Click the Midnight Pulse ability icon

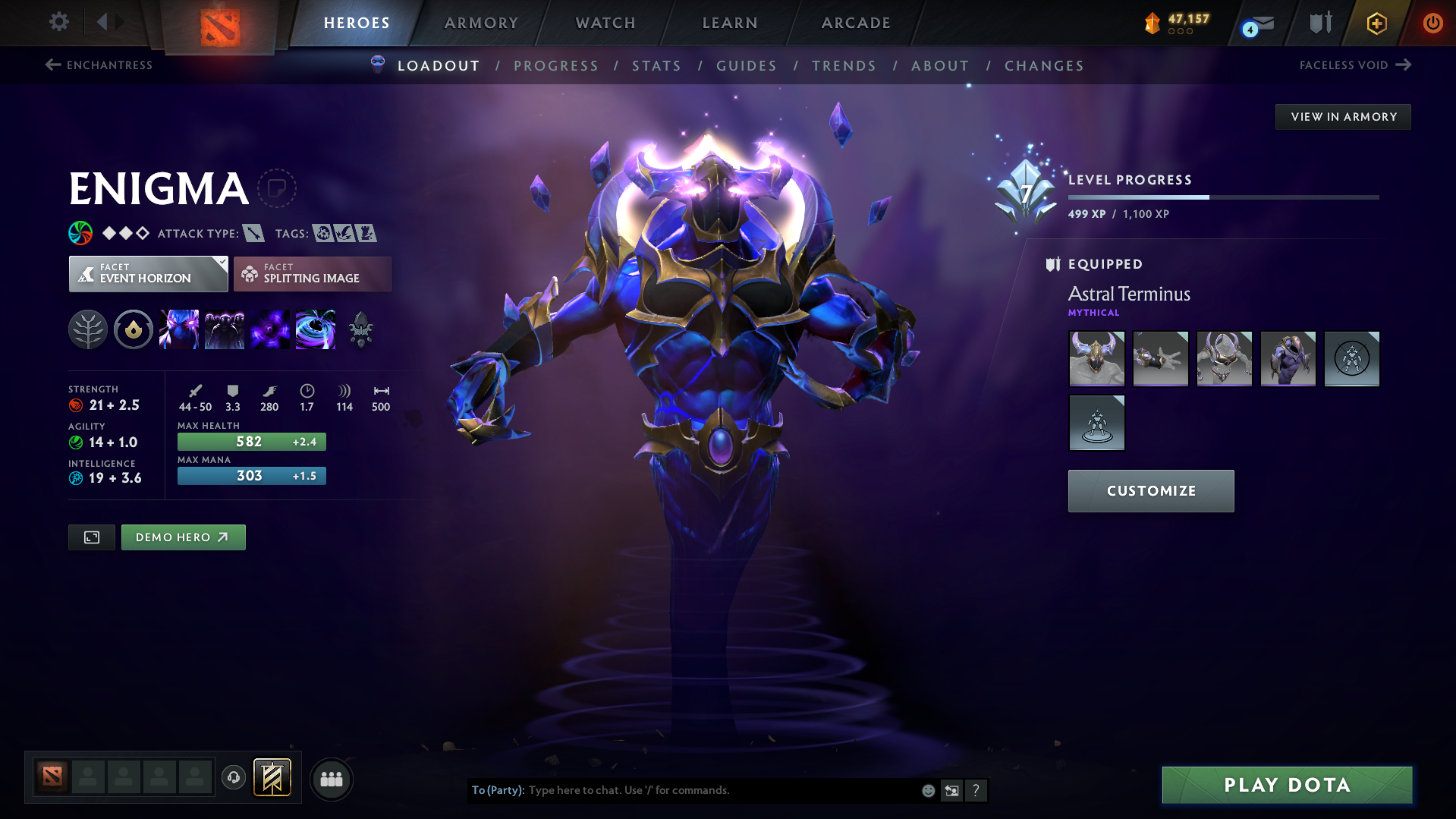(270, 329)
